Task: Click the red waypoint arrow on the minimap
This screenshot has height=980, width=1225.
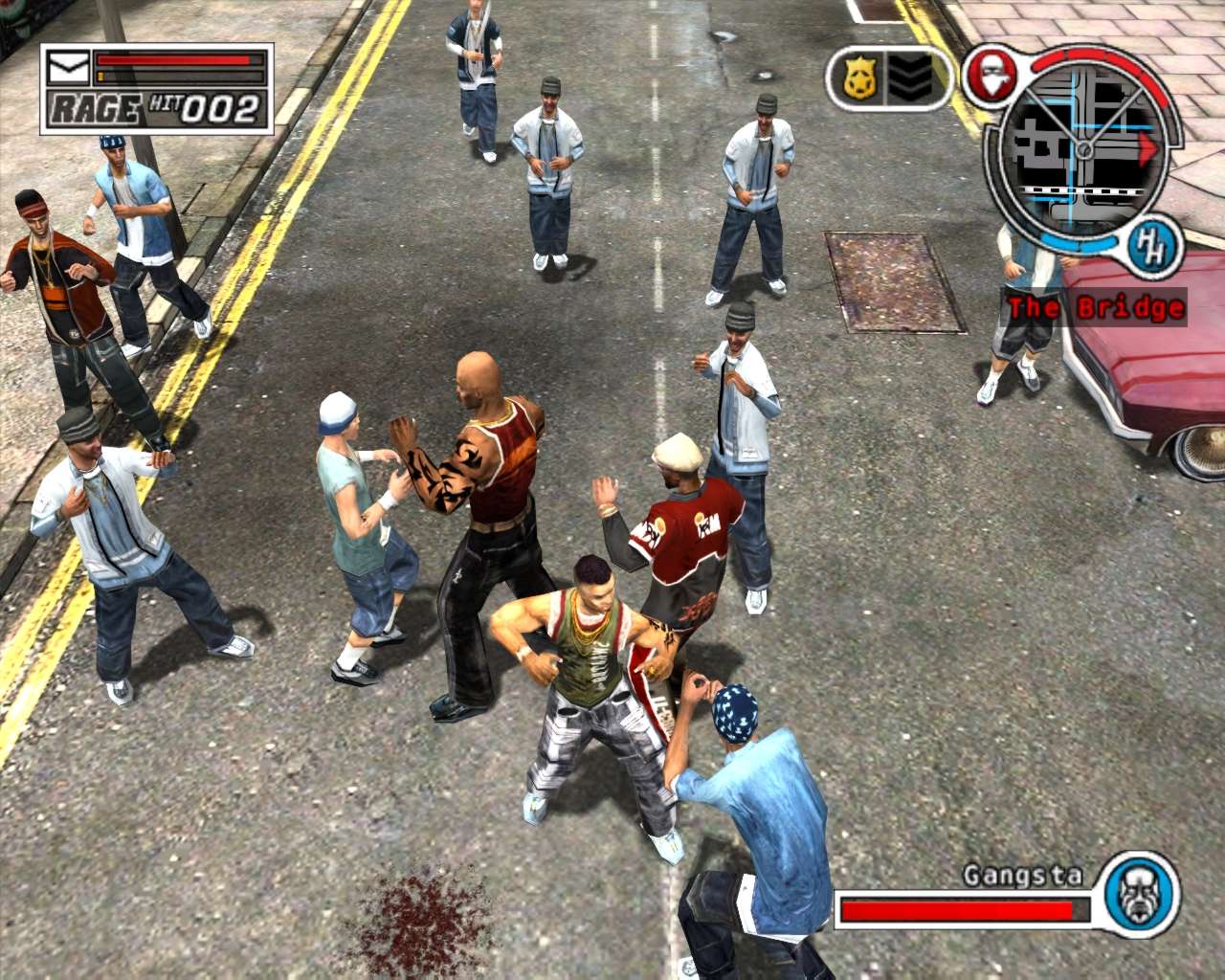Action: [x=1147, y=148]
